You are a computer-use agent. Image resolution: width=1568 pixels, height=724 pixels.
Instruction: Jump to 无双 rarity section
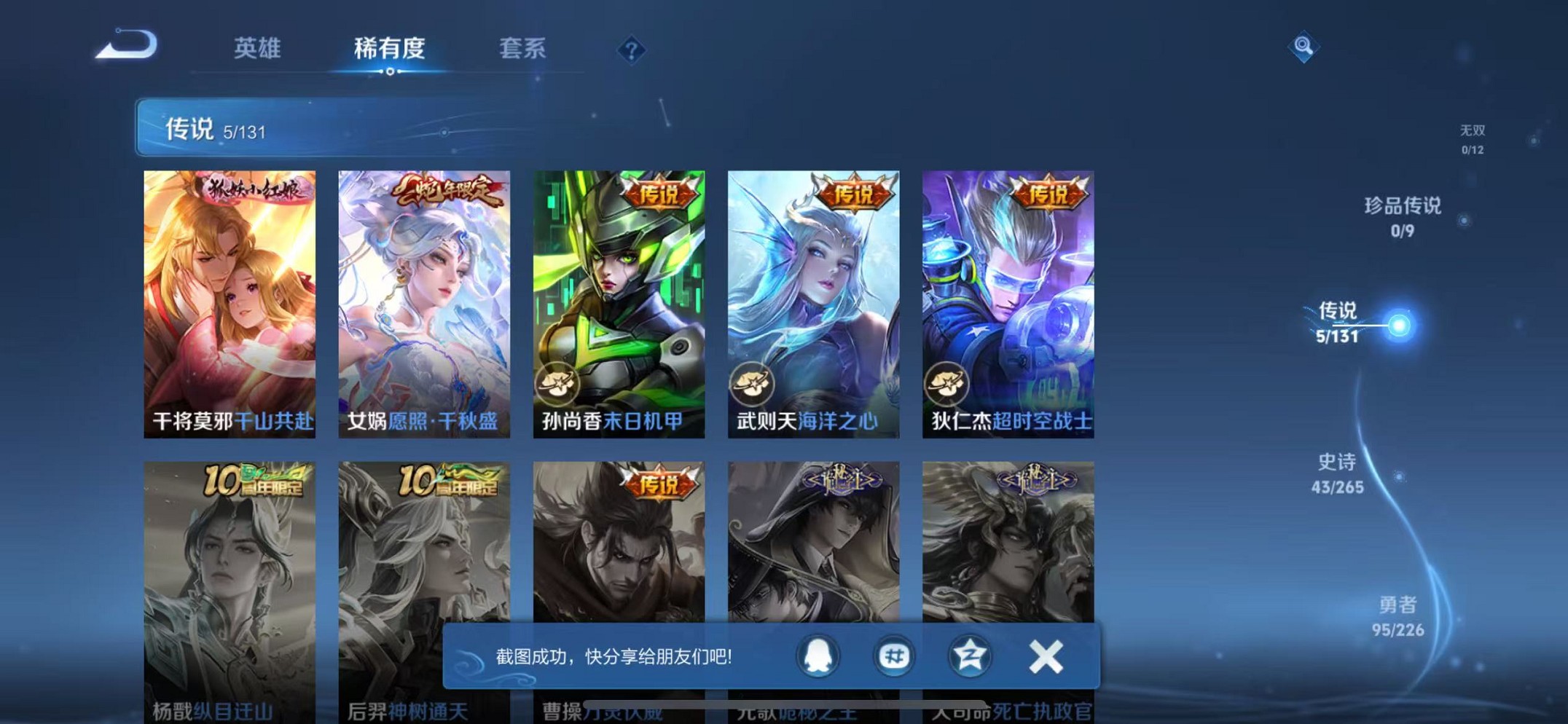click(1473, 138)
